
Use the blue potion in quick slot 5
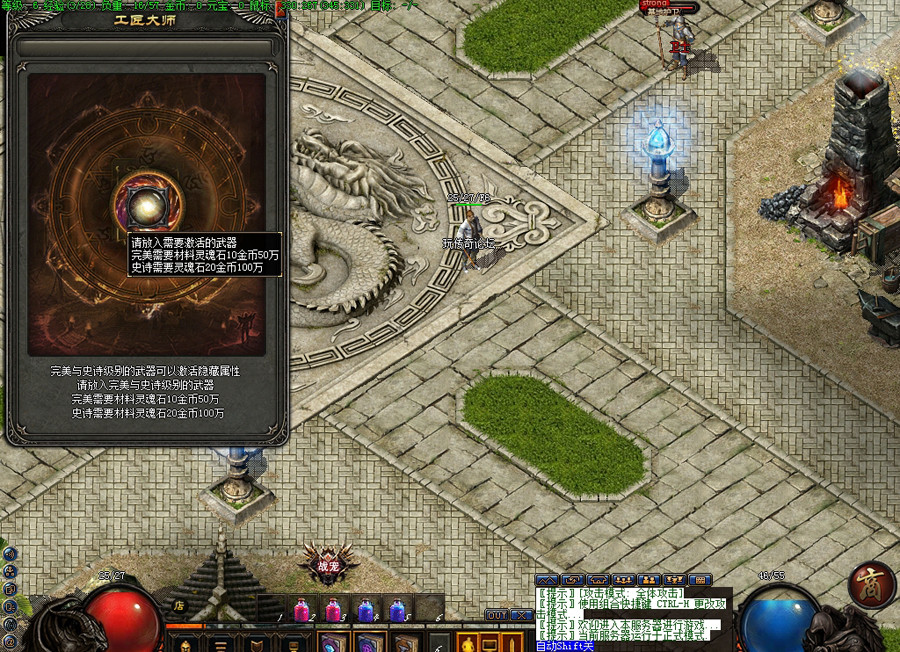click(397, 609)
